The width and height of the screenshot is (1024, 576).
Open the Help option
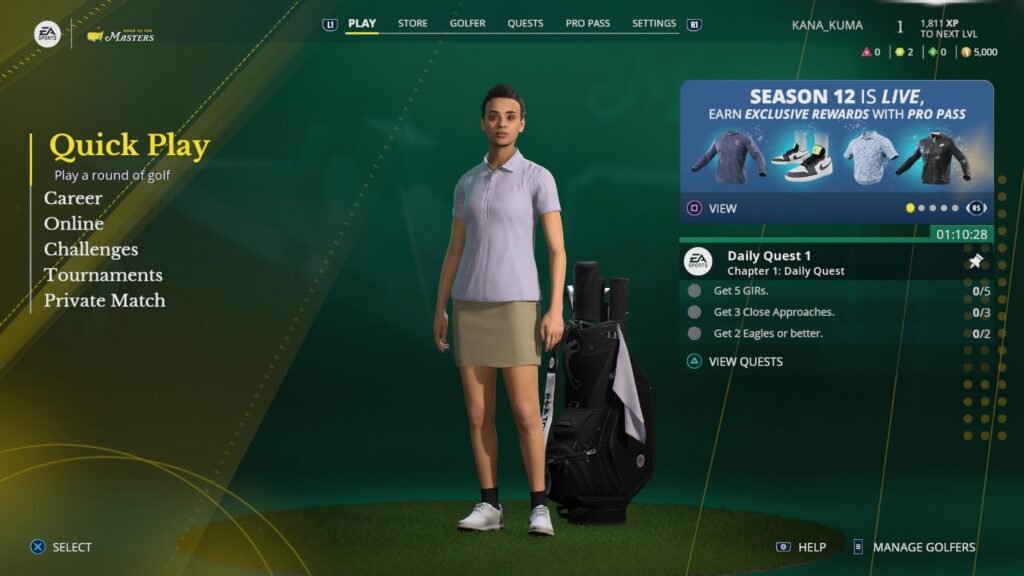[811, 547]
